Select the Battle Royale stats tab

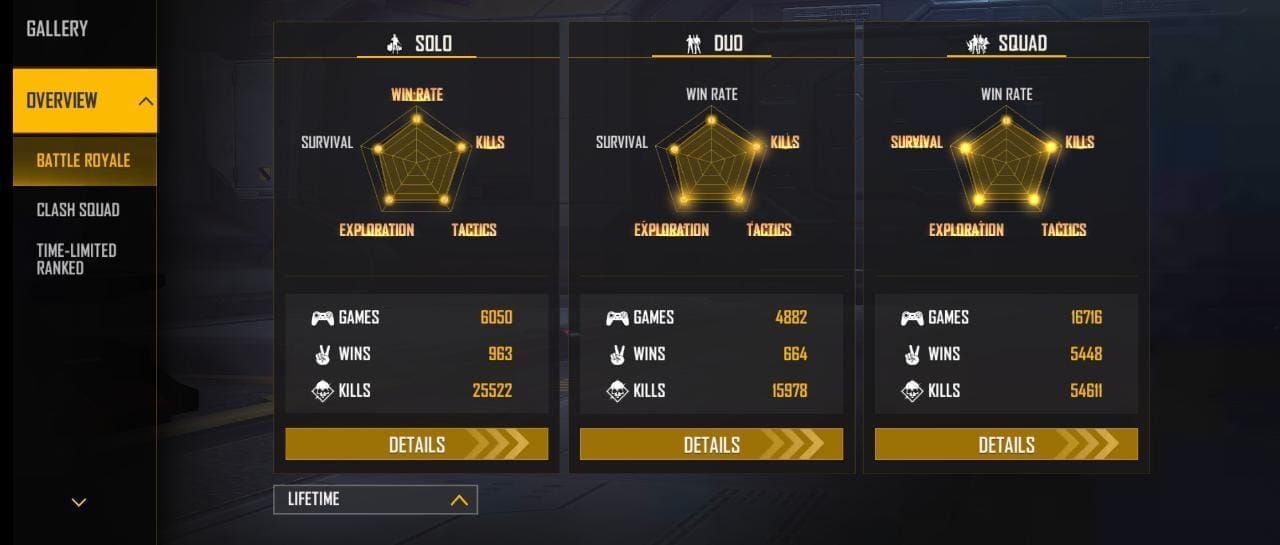click(83, 161)
